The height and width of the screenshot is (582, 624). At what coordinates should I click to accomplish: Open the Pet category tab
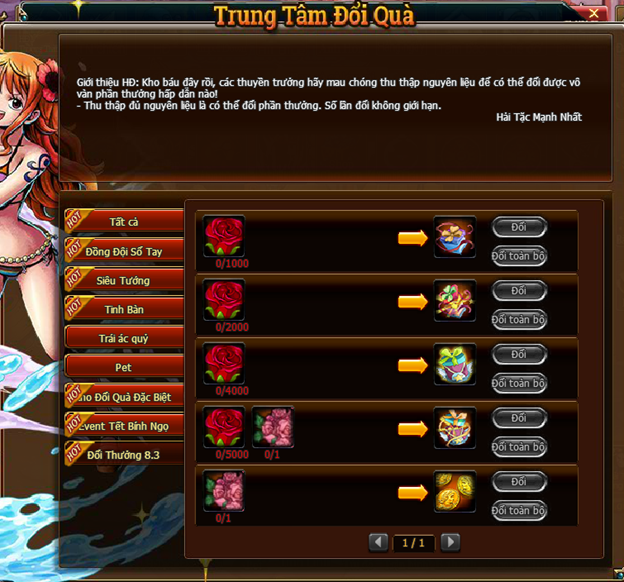[x=125, y=367]
